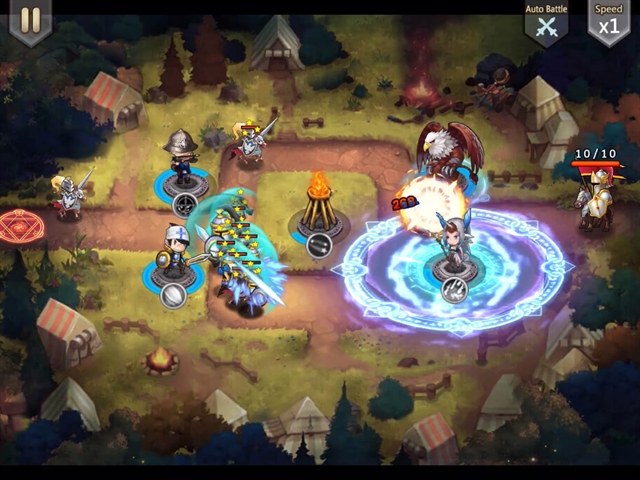Image resolution: width=640 pixels, height=480 pixels.
Task: Activate the crossbow soldier's crosshair skill
Action: click(185, 205)
